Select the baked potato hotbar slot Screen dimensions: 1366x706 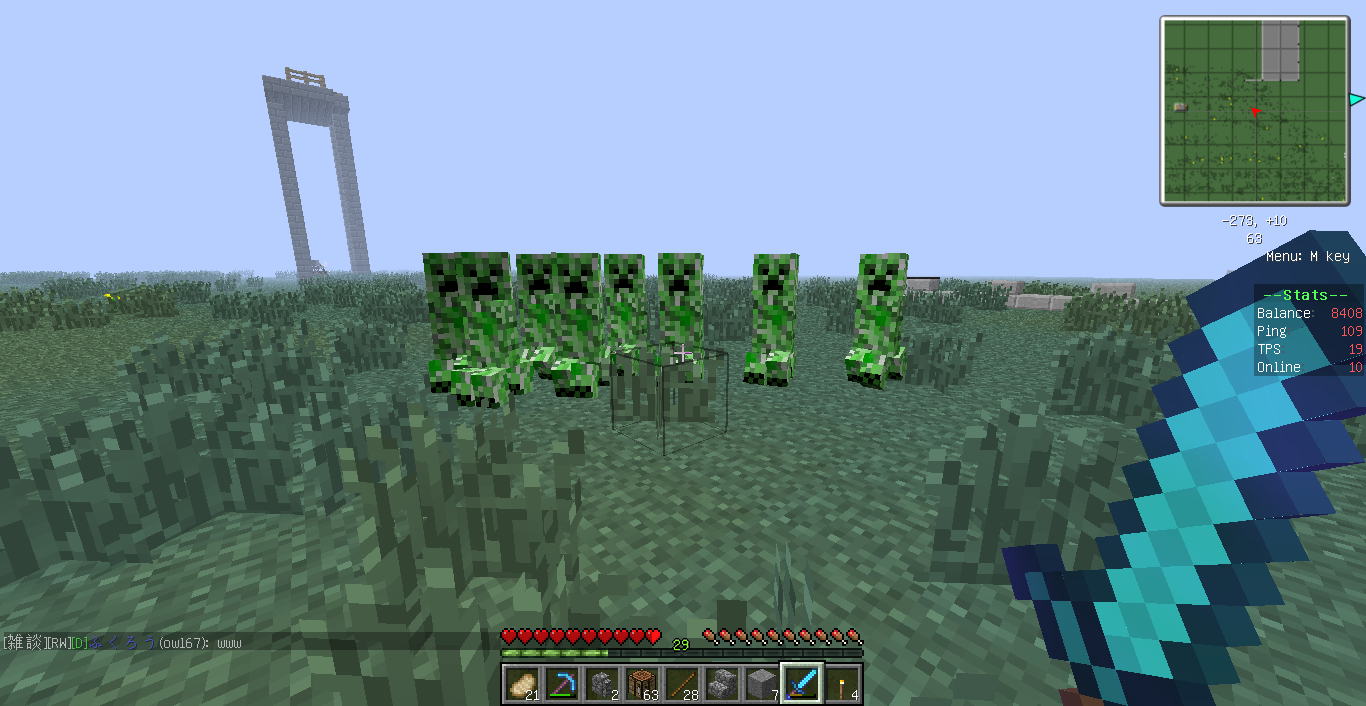pyautogui.click(x=521, y=684)
